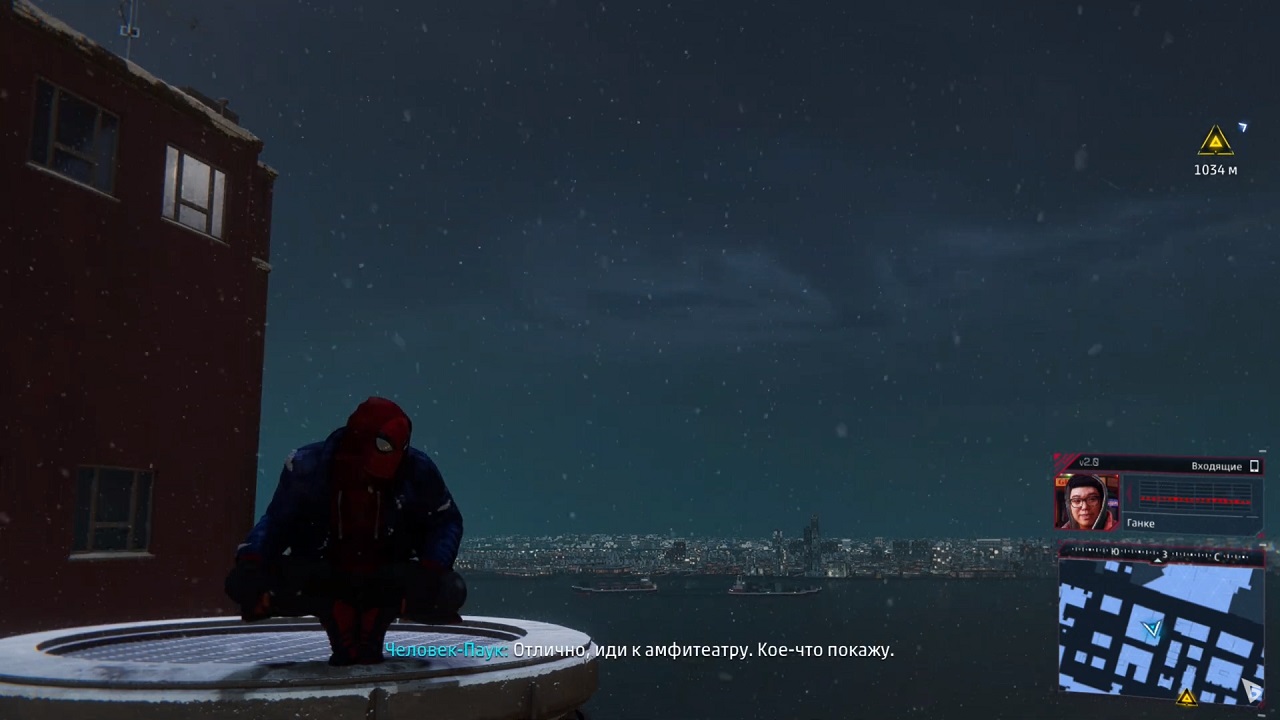Select the yellow objective marker showing 1034 m
This screenshot has width=1280, height=720.
coord(1215,141)
